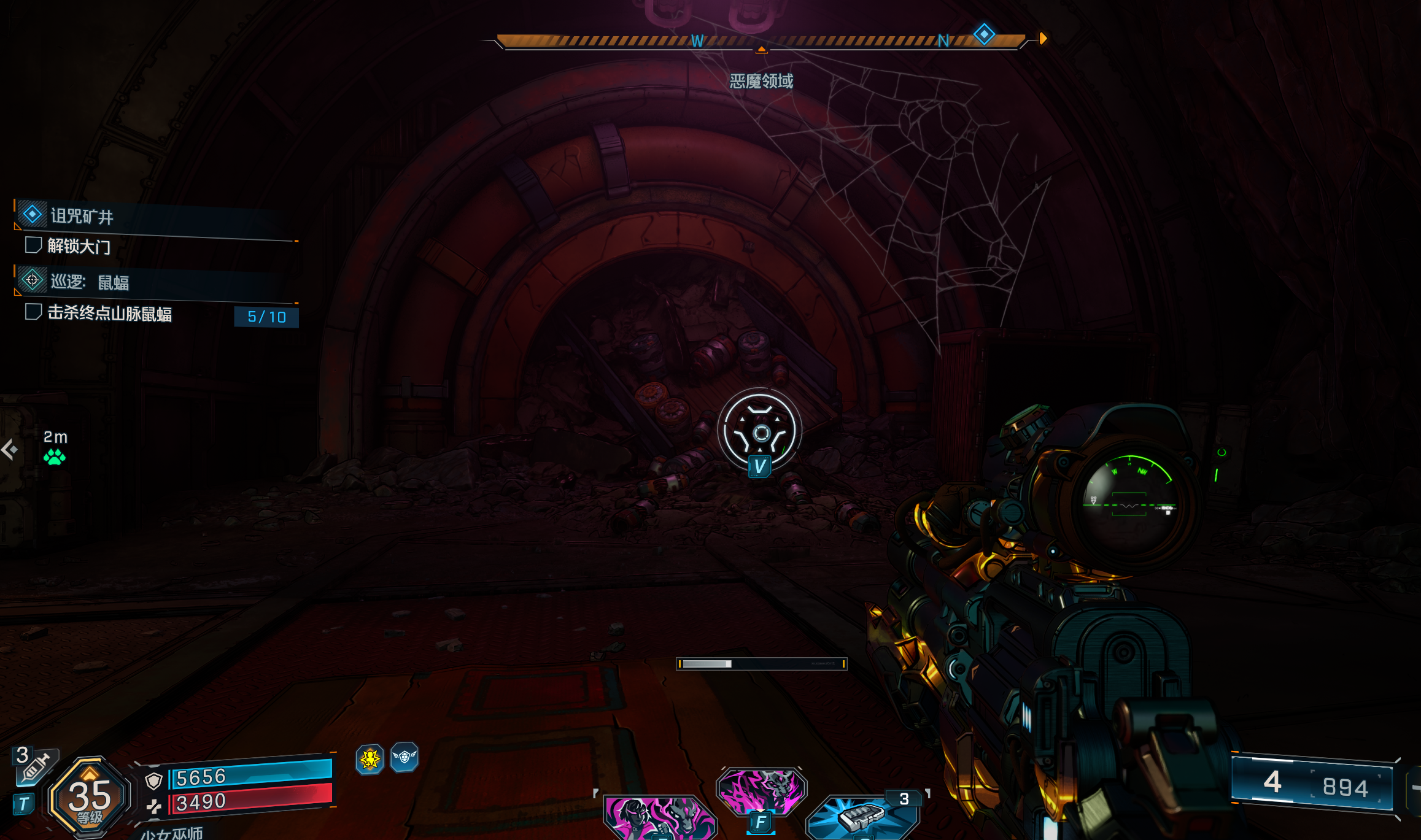Inspect the yellow starburst buff icon

tap(370, 760)
